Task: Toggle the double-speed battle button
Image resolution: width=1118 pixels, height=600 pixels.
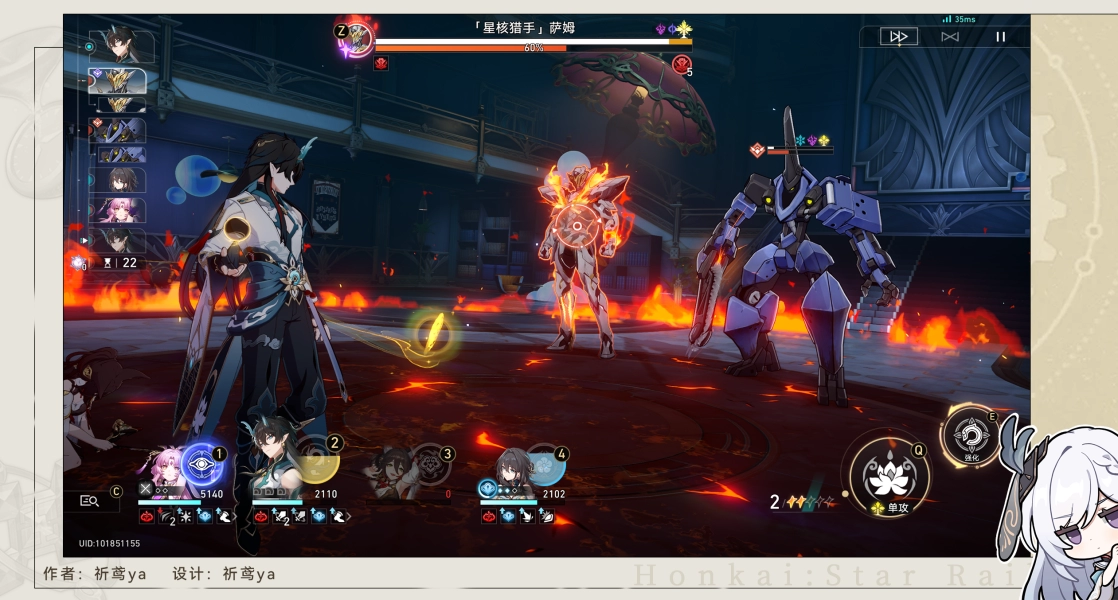Action: tap(898, 37)
